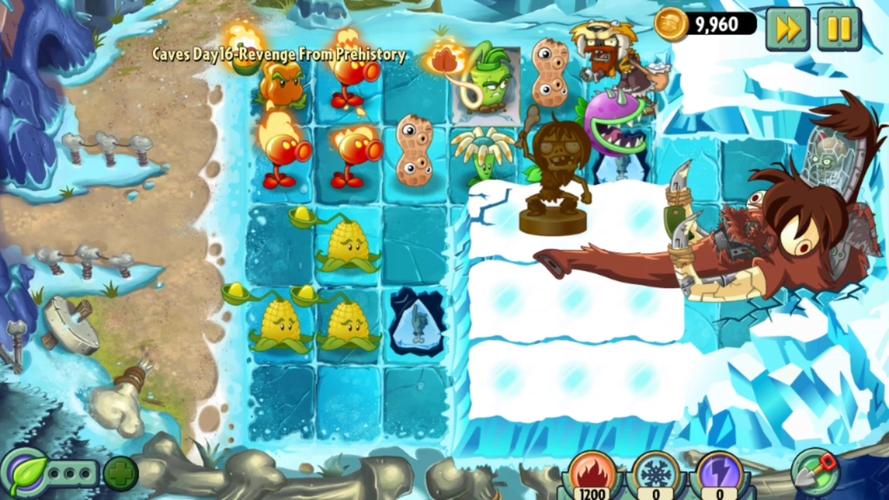
Task: Buy more plant food with plus button
Action: [121, 473]
